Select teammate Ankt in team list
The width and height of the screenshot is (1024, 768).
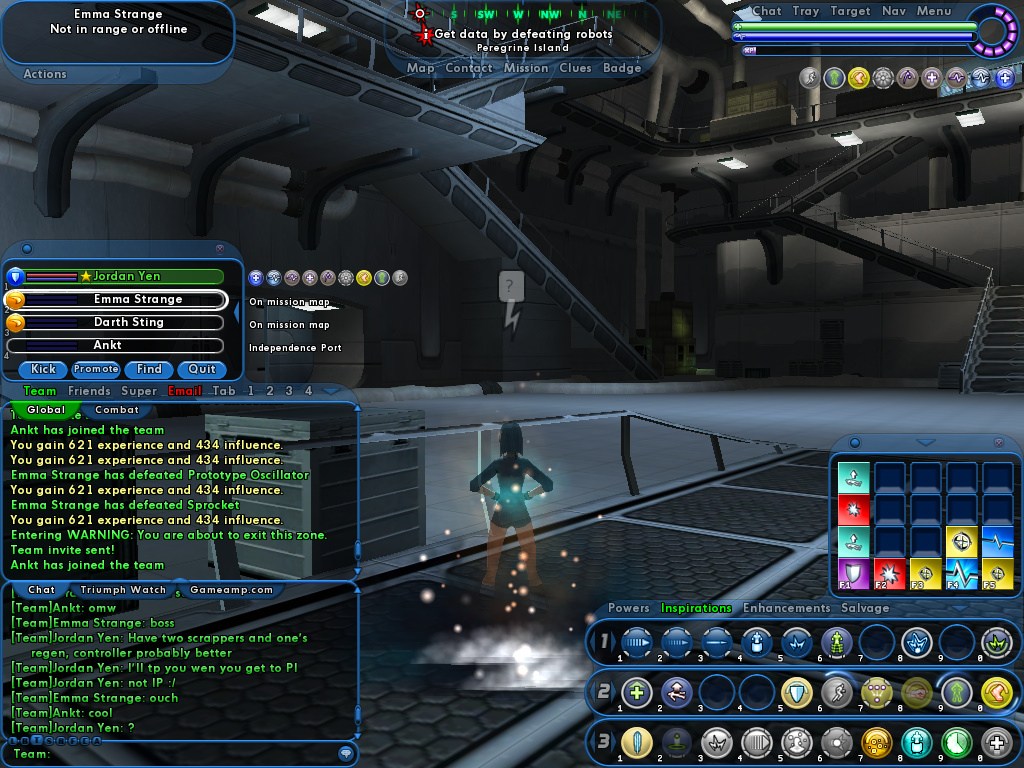tap(108, 345)
